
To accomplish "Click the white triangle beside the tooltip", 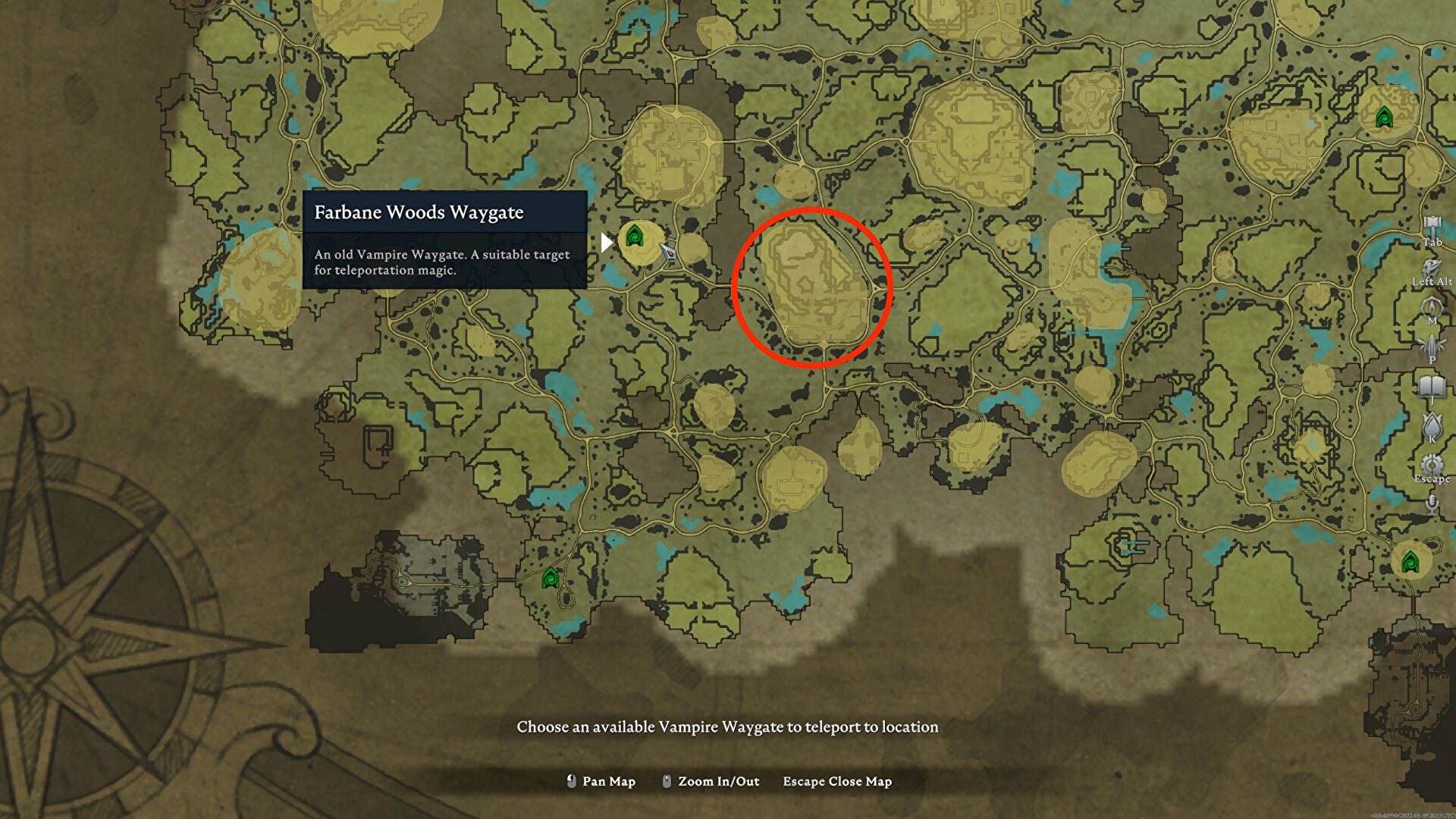I will [x=605, y=241].
